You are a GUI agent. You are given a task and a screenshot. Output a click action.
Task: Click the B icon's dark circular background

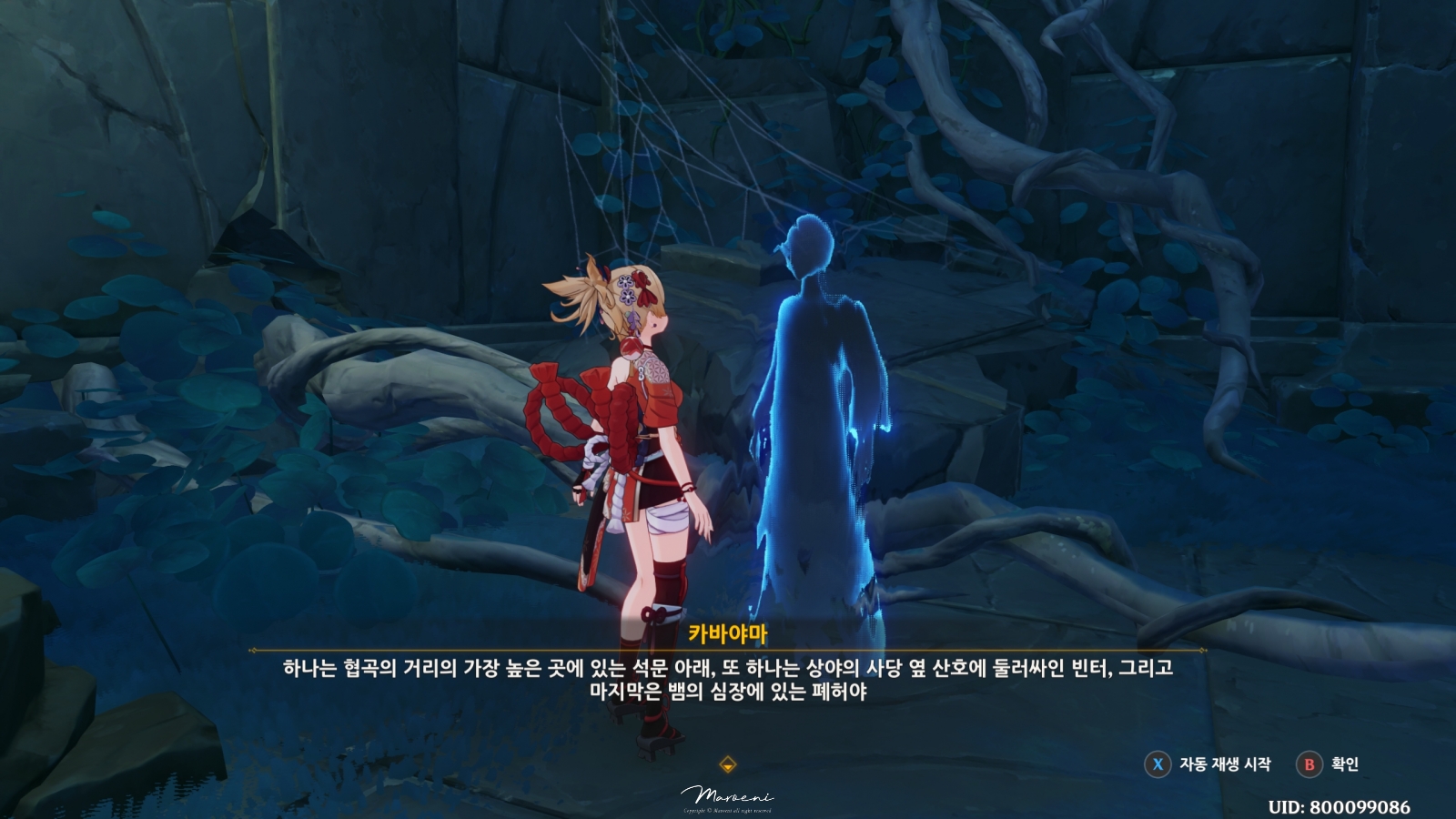point(1309,766)
